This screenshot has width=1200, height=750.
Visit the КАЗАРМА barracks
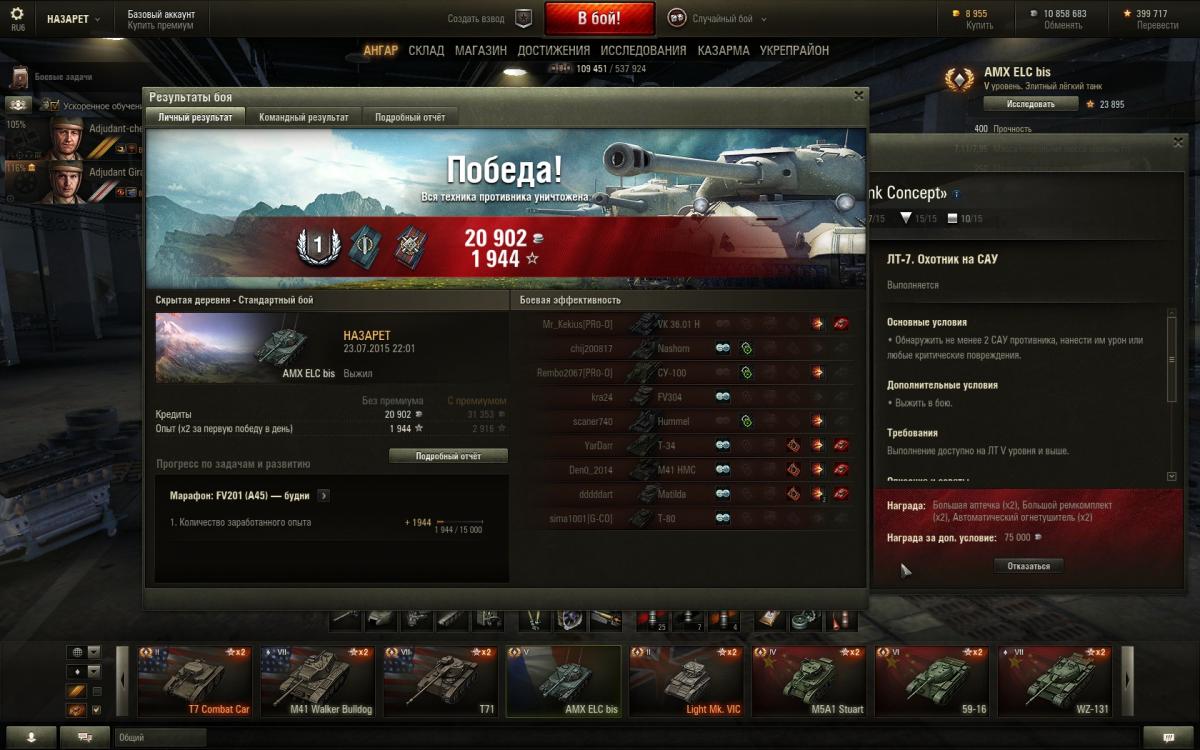pos(723,50)
